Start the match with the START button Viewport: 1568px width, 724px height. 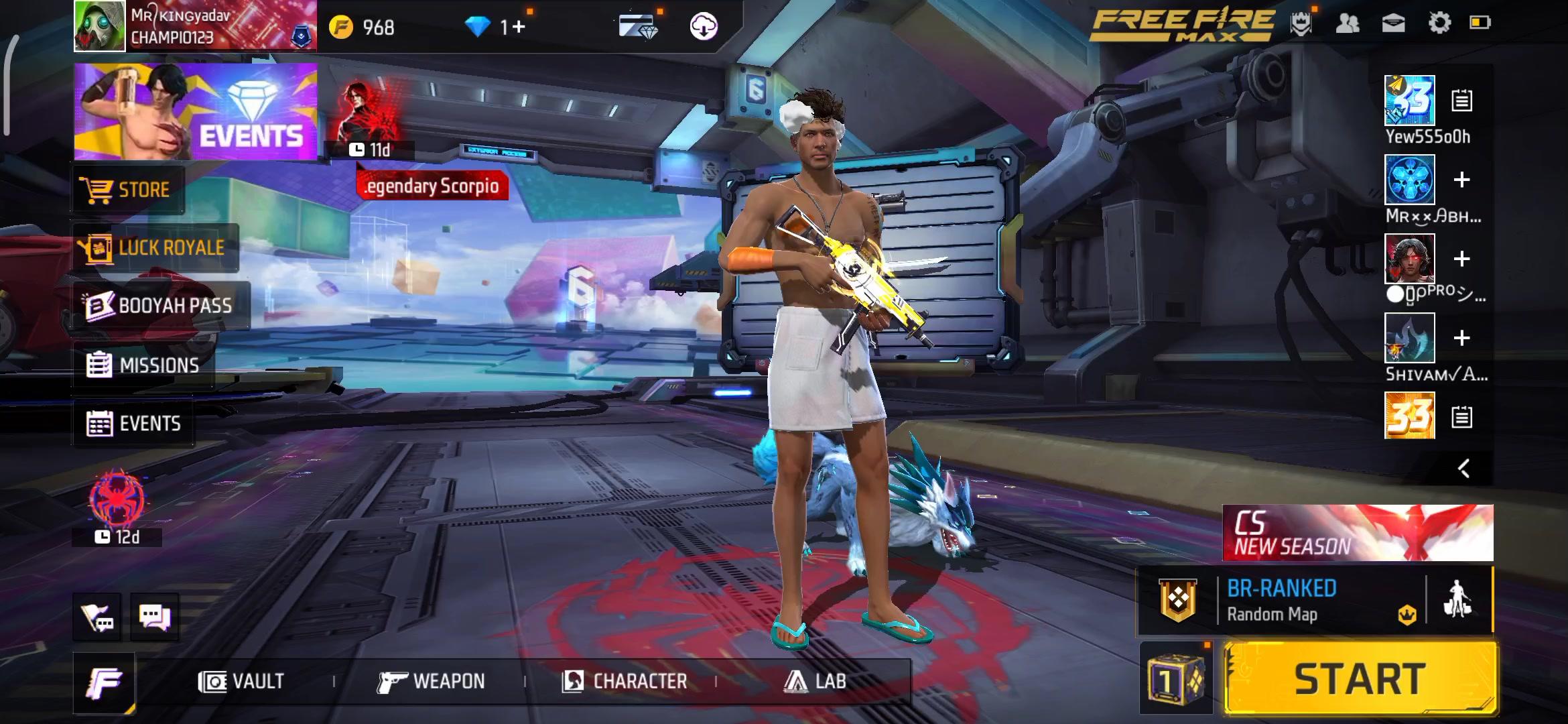tap(1360, 678)
